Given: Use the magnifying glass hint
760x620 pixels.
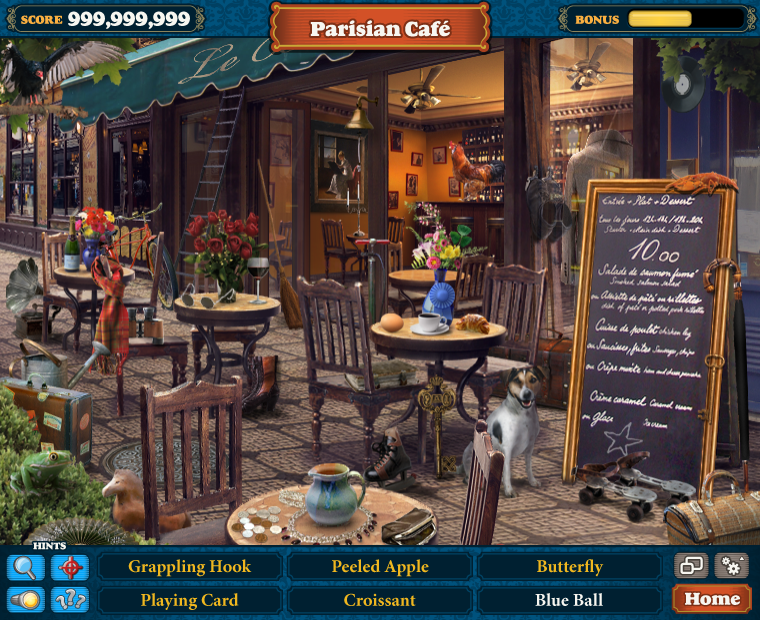Looking at the screenshot, I should tap(25, 567).
